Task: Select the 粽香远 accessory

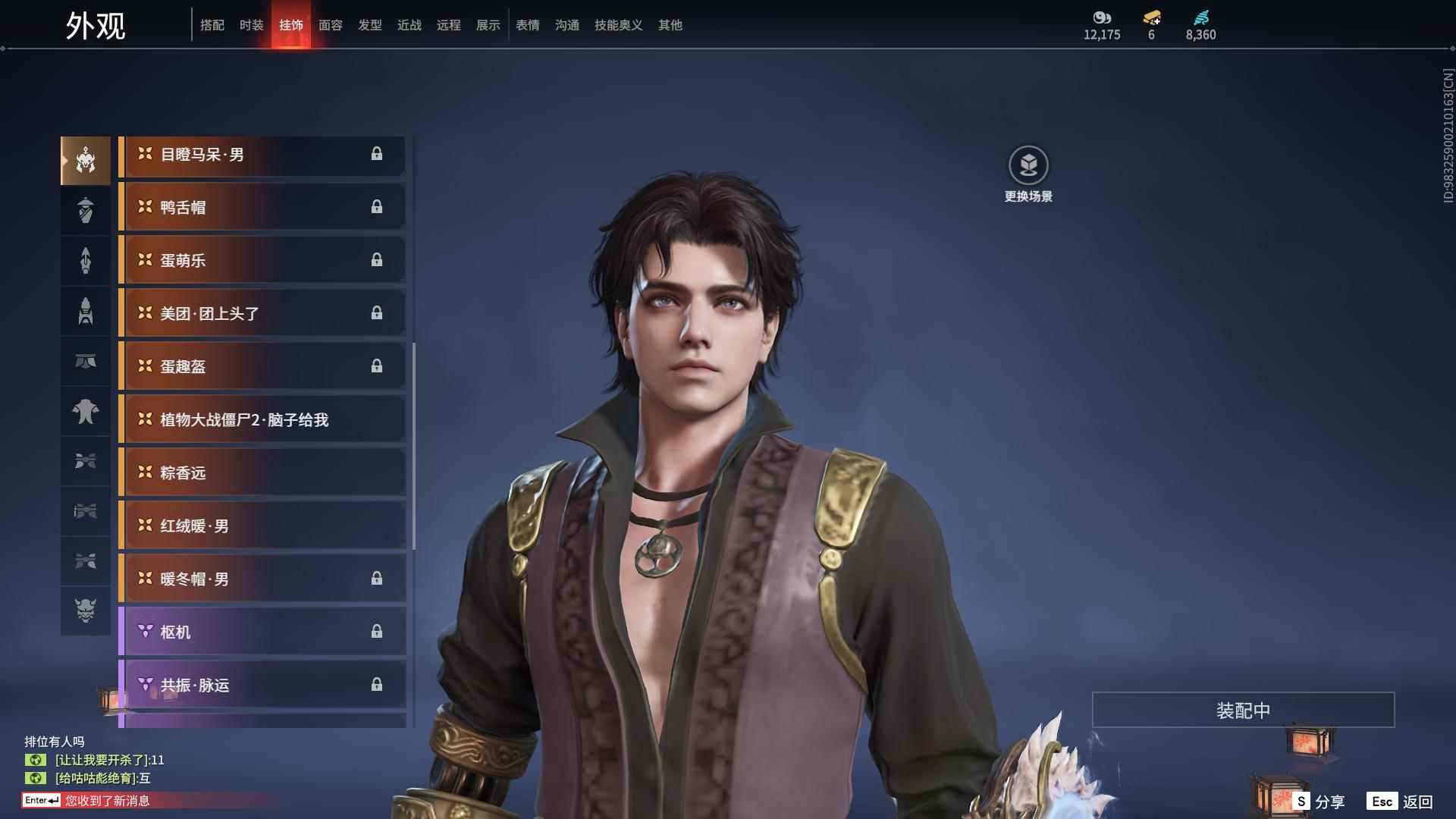Action: click(262, 472)
